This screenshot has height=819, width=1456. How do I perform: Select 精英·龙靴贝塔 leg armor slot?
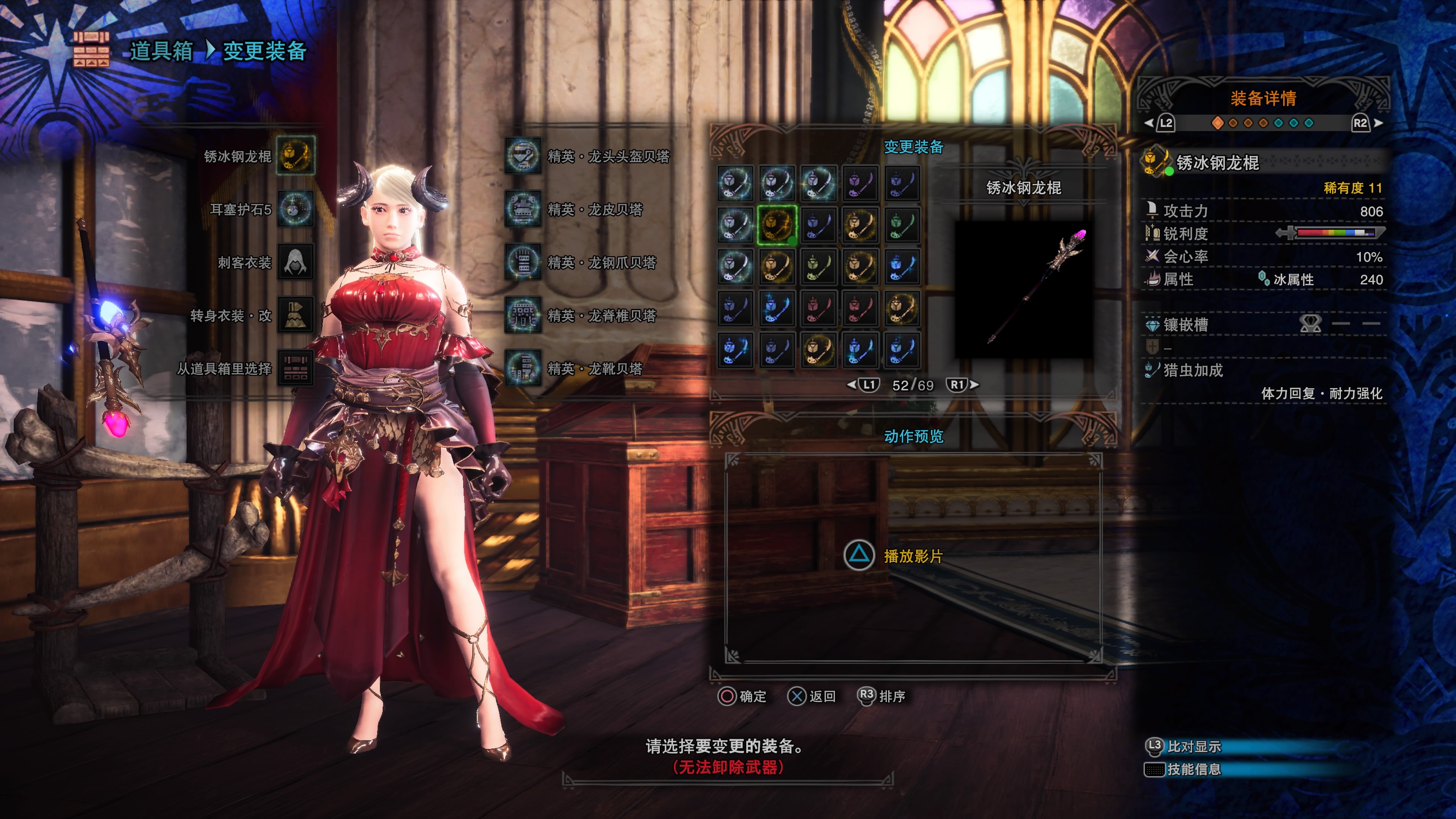[523, 368]
